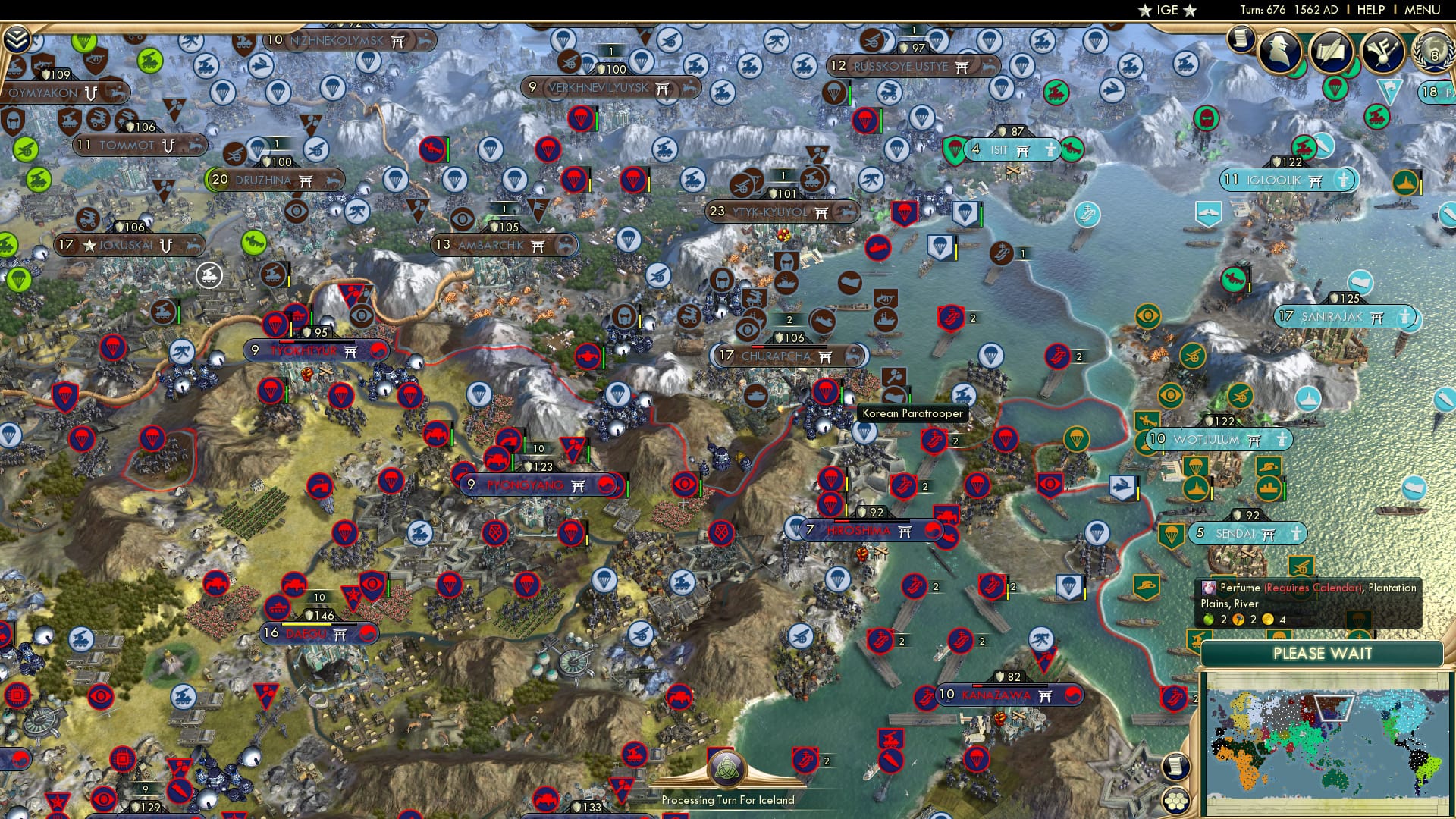Select Hiroshima's city banner
This screenshot has height=819, width=1456.
click(x=857, y=531)
